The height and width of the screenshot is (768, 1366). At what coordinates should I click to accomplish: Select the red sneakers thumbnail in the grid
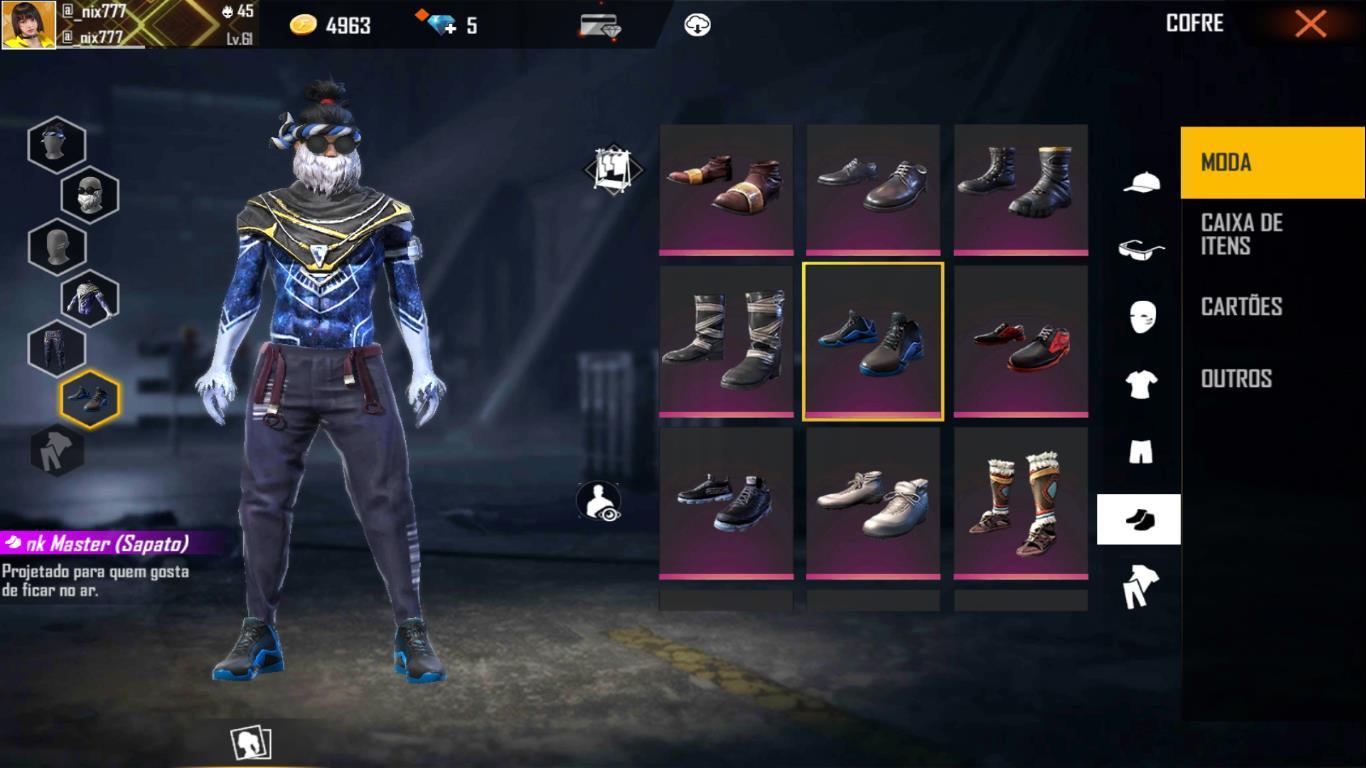[1020, 340]
